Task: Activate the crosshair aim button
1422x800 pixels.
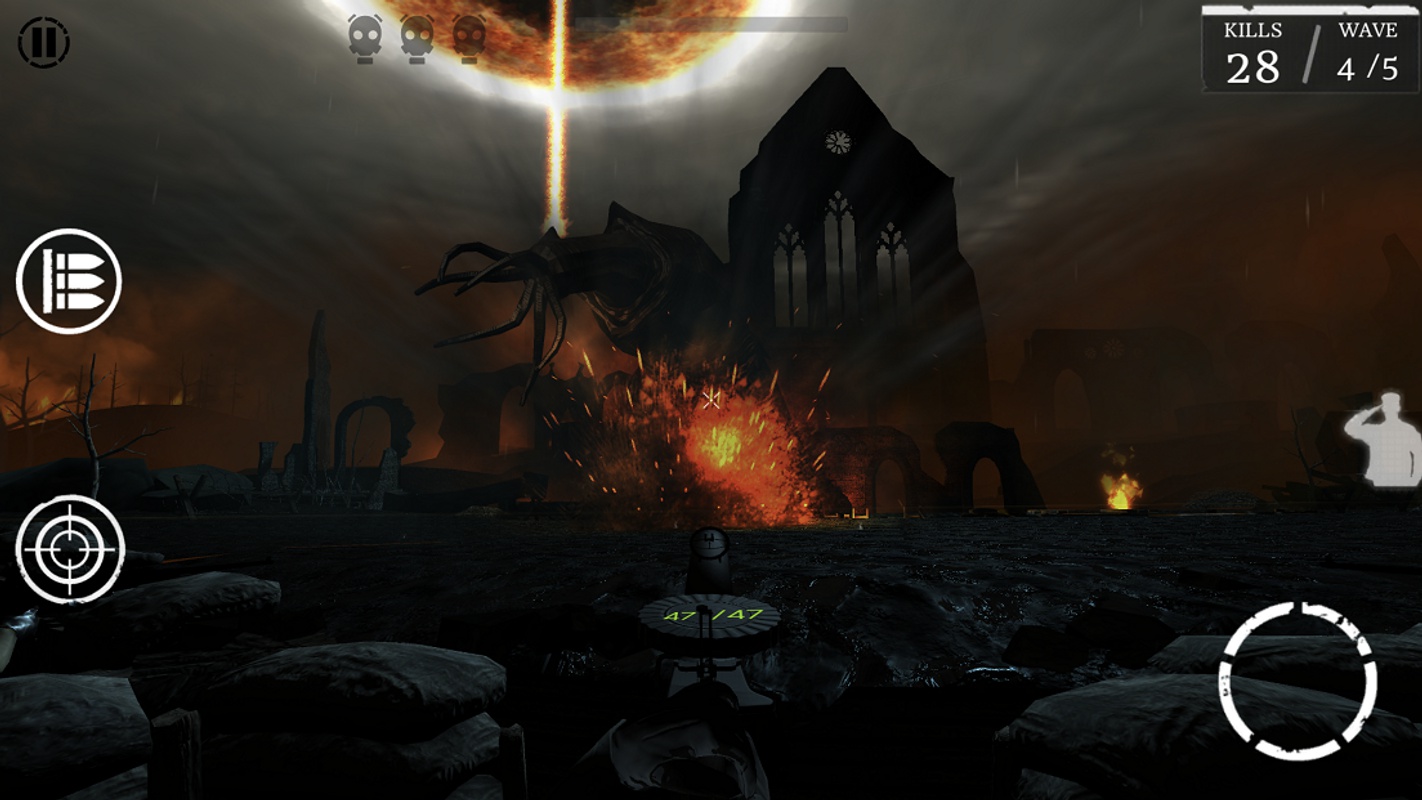Action: (x=70, y=549)
